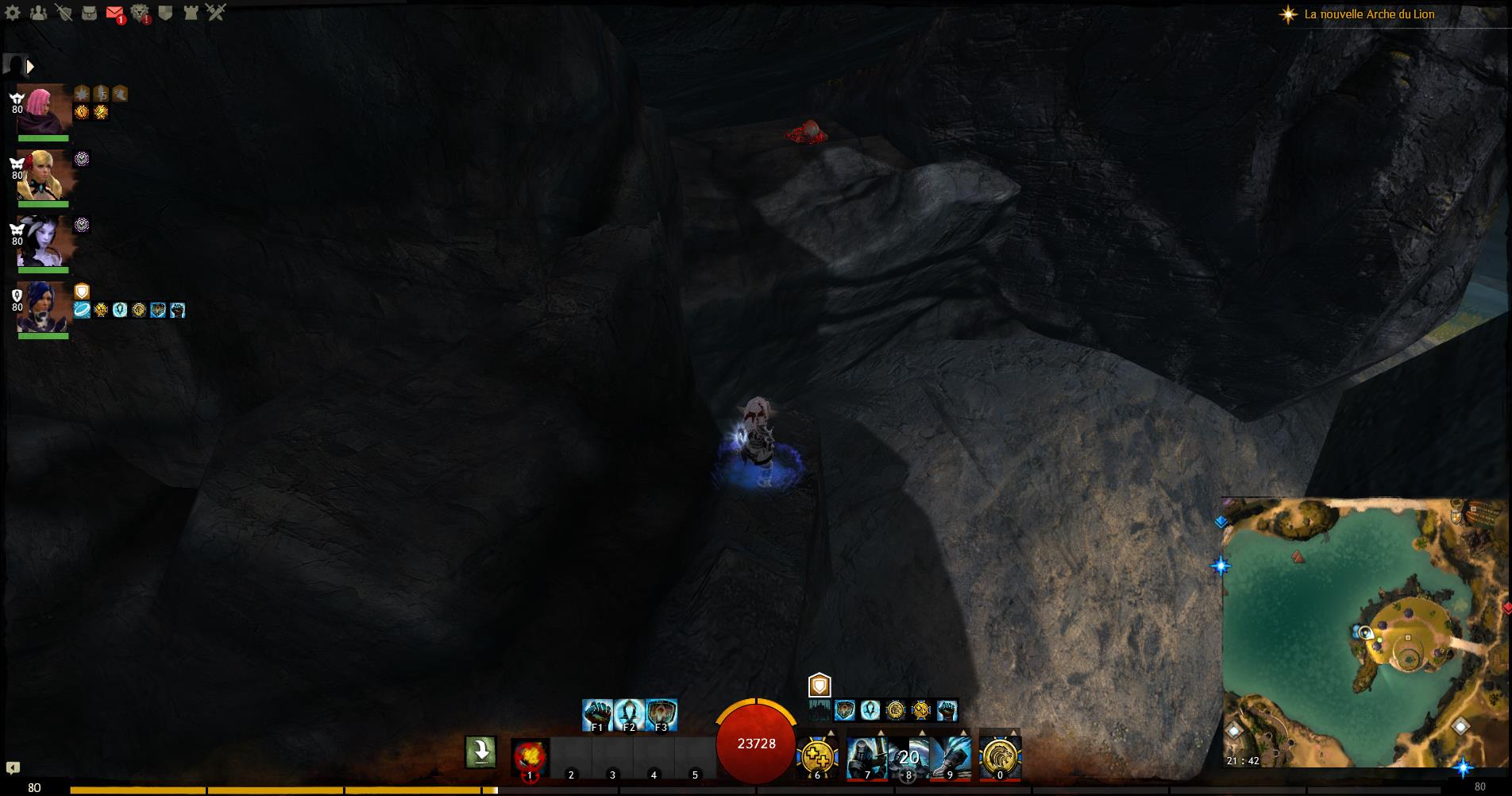Select the blue-haired party member portrait

coord(44,307)
